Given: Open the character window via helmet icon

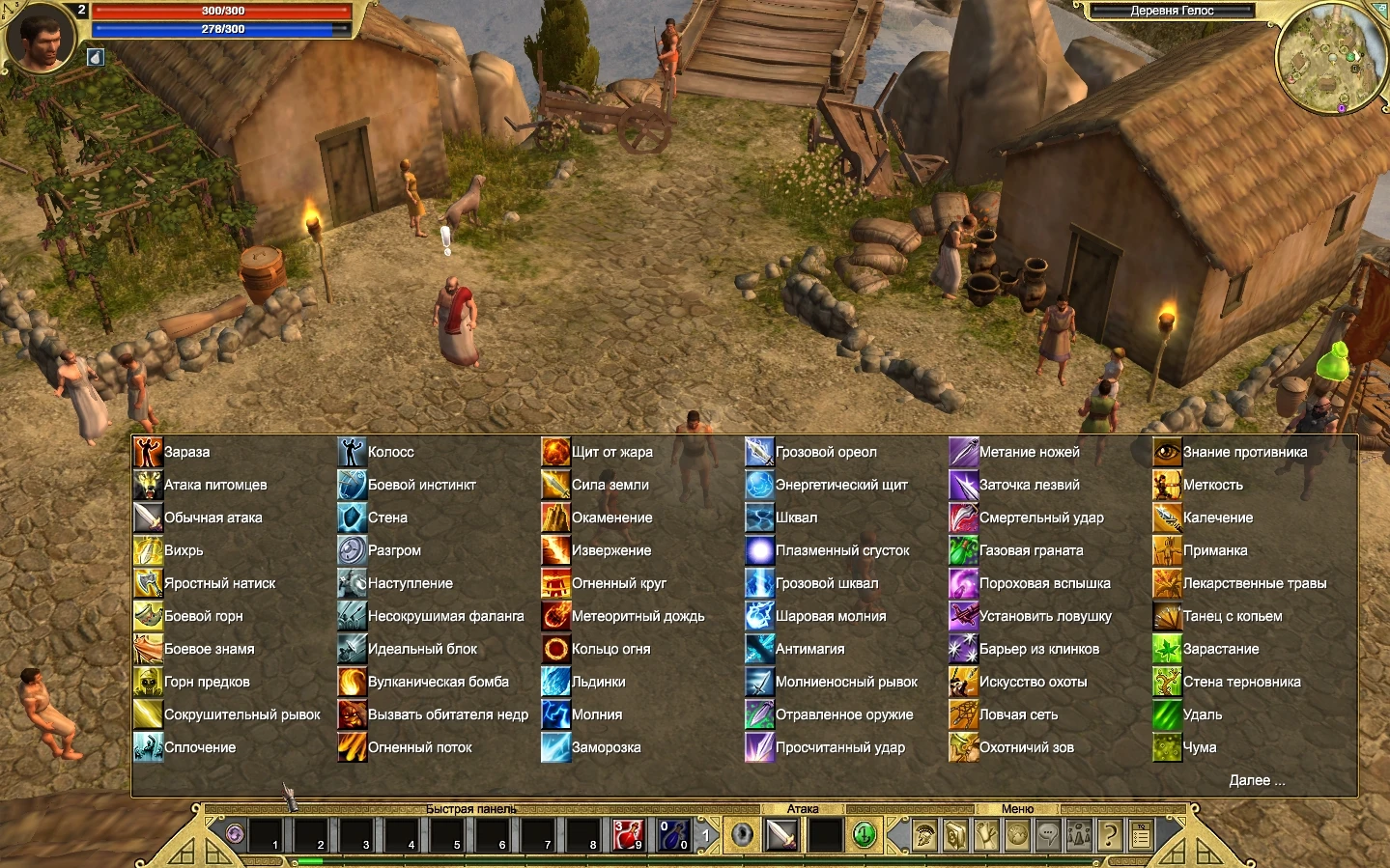Looking at the screenshot, I should tap(923, 834).
